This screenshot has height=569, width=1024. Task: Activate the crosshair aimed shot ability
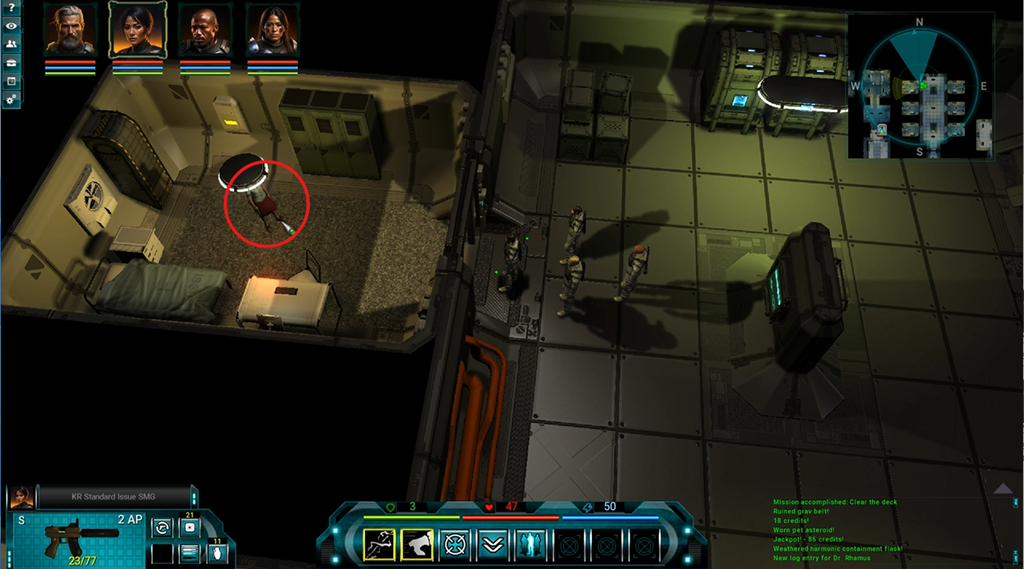click(455, 545)
